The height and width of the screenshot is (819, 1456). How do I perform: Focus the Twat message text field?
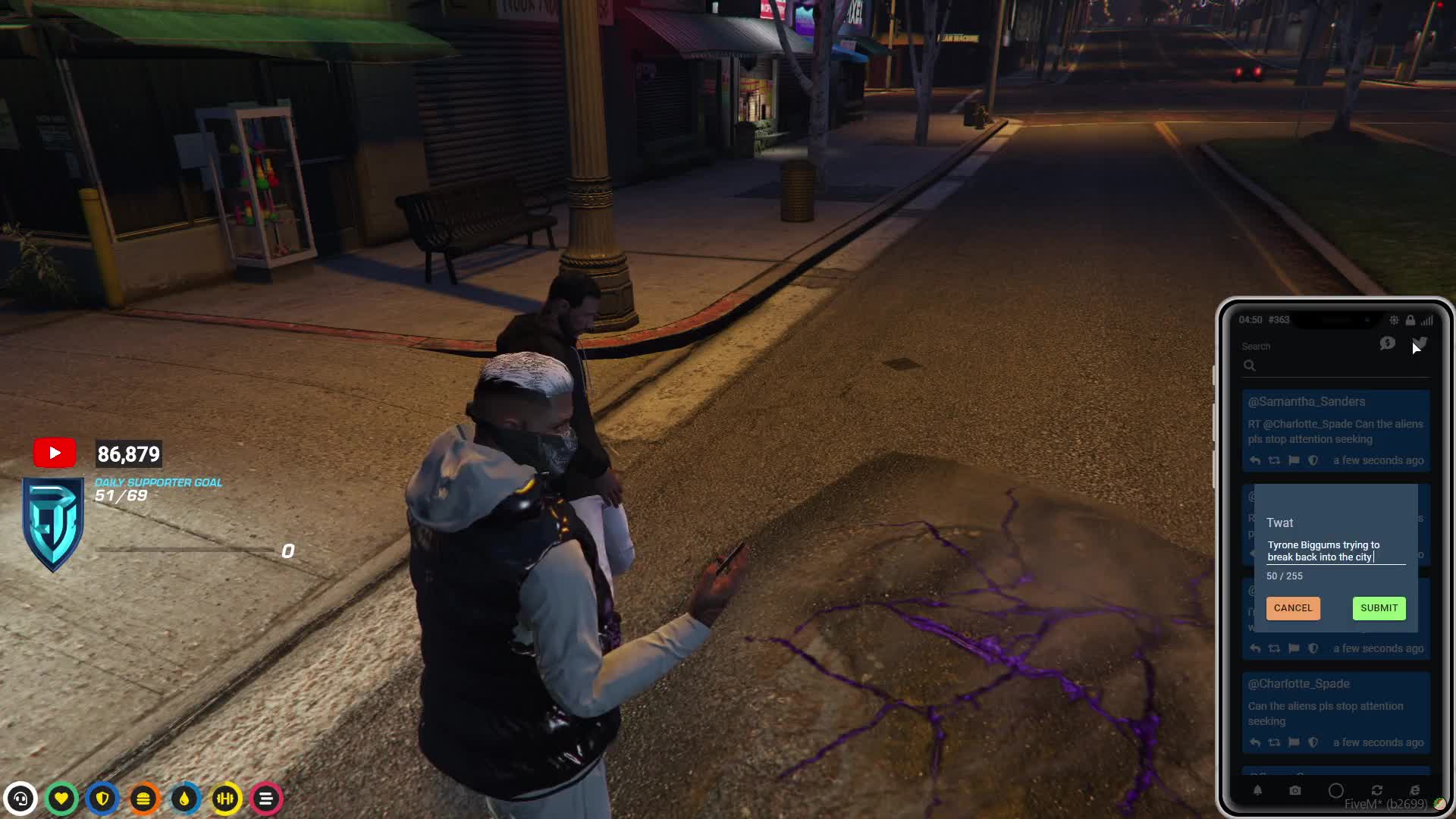(x=1335, y=551)
